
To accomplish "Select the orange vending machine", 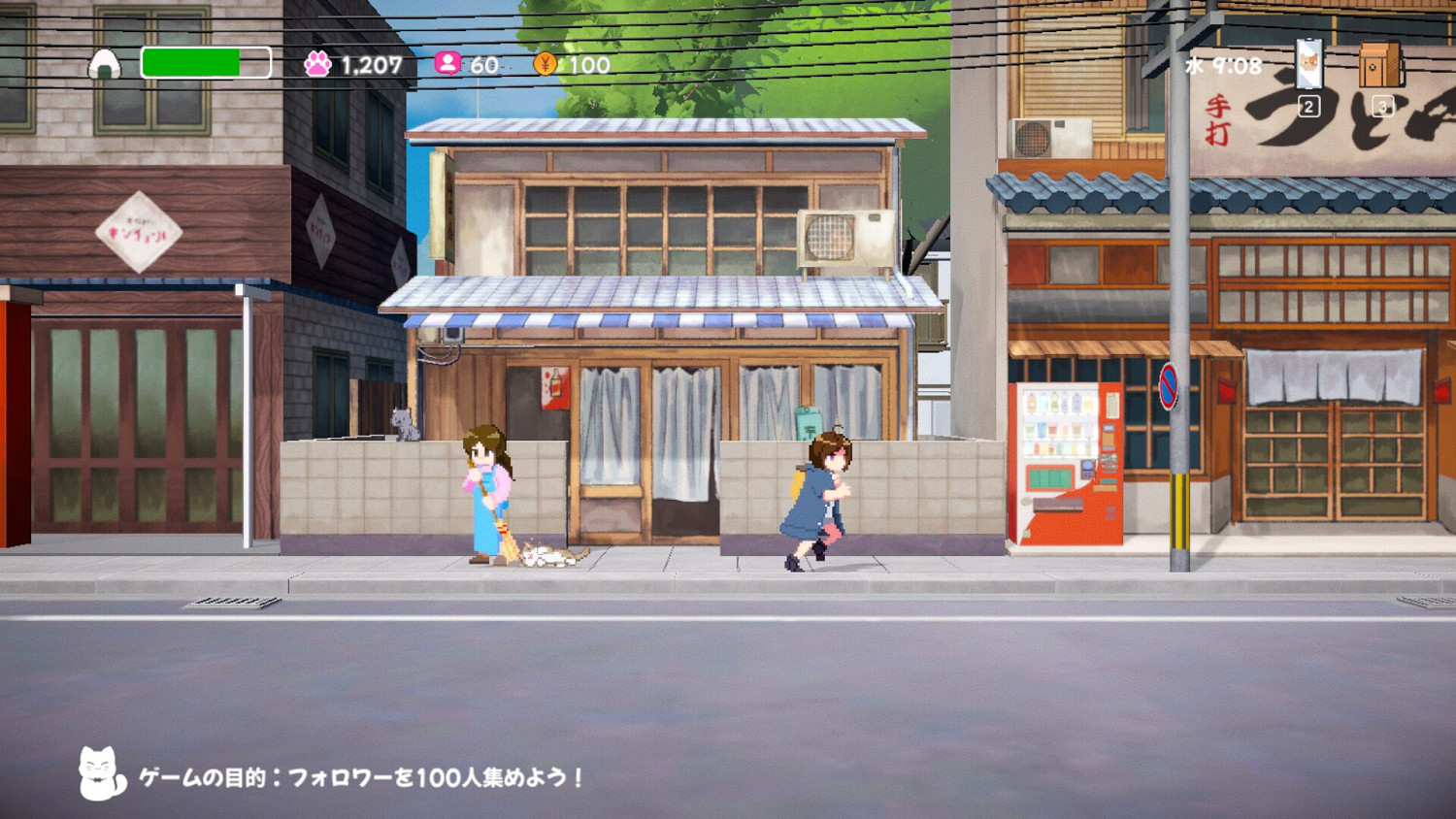I will (1066, 456).
